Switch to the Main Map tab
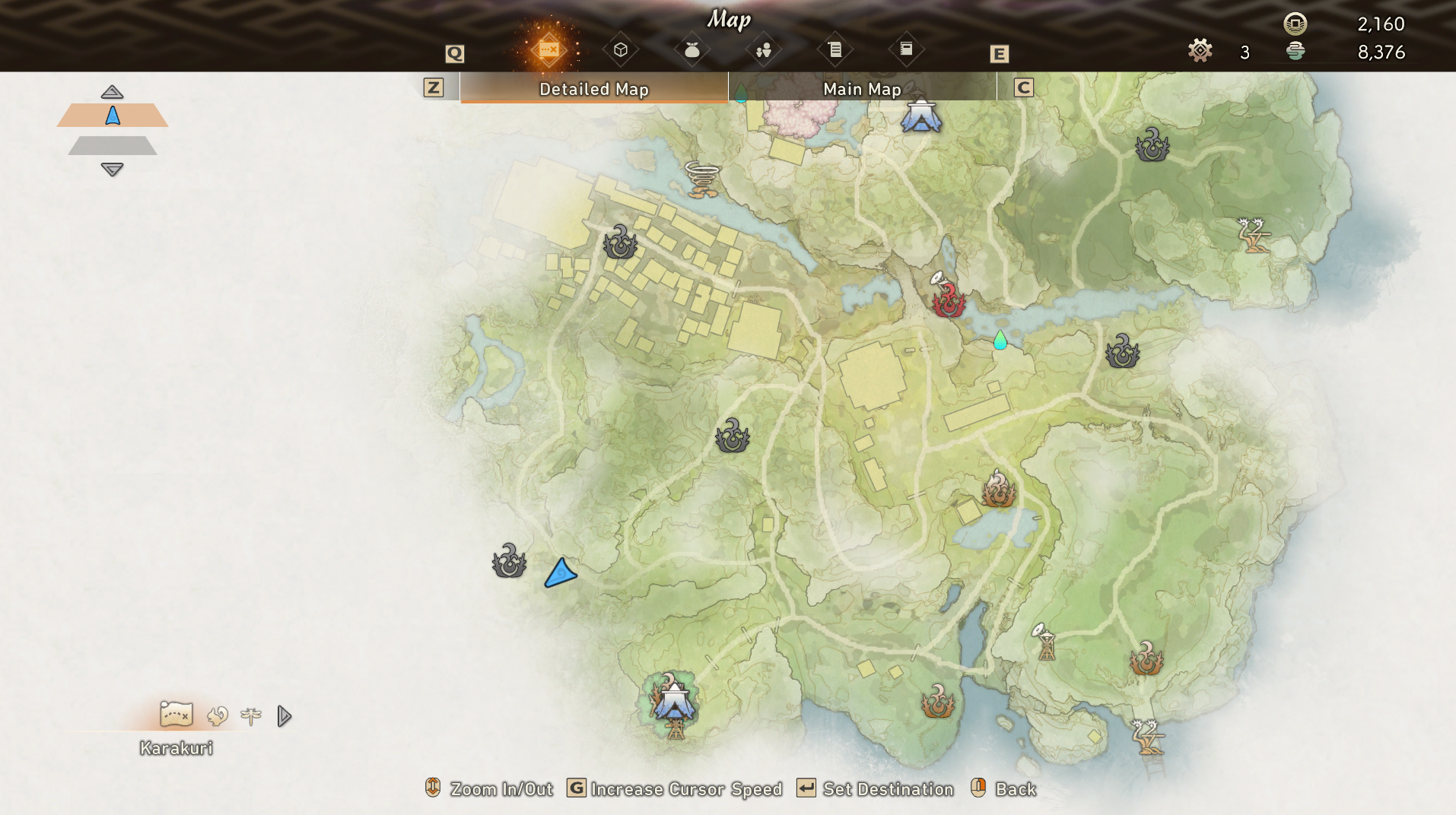Image resolution: width=1456 pixels, height=815 pixels. point(862,89)
